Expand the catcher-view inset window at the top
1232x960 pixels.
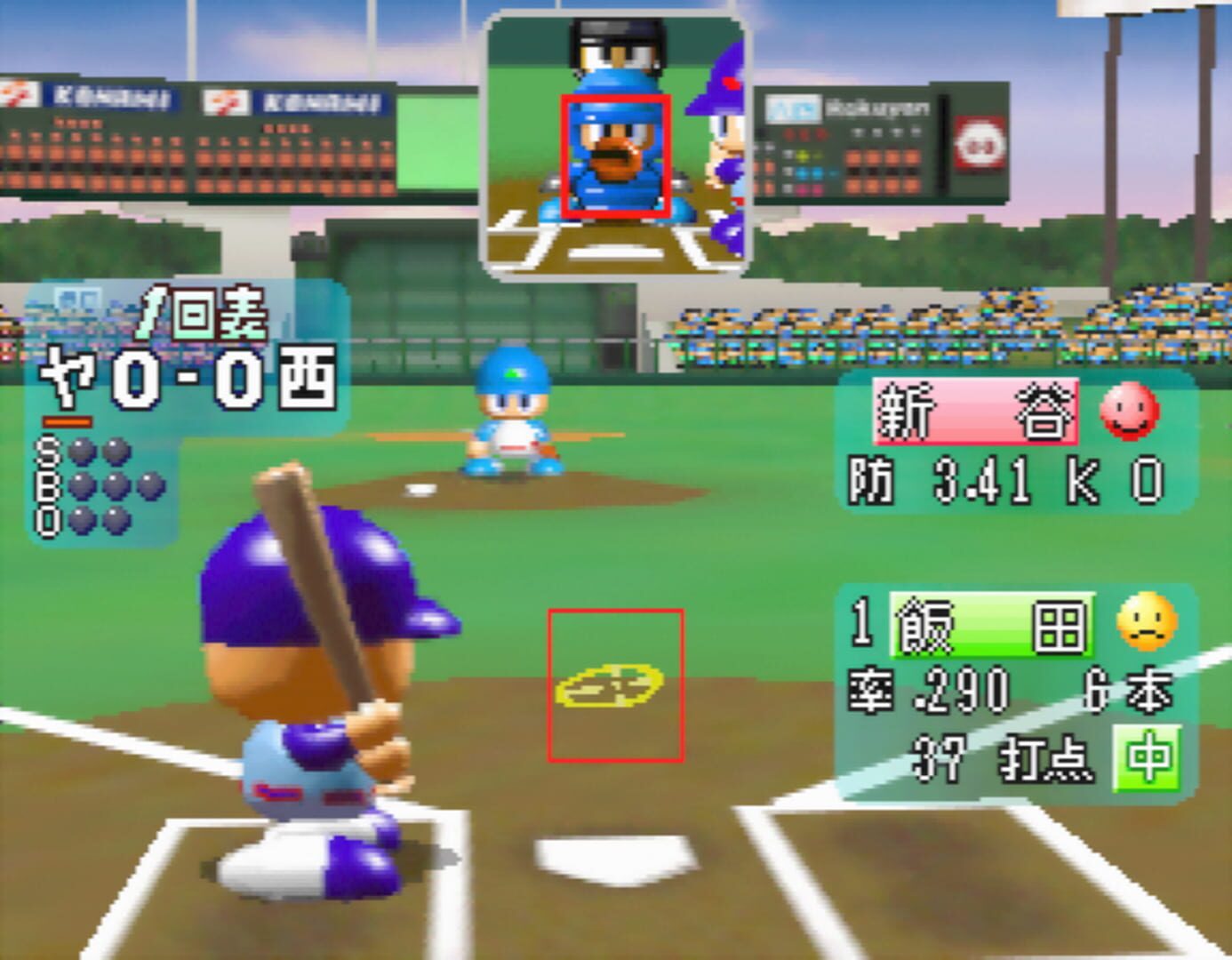click(616, 142)
